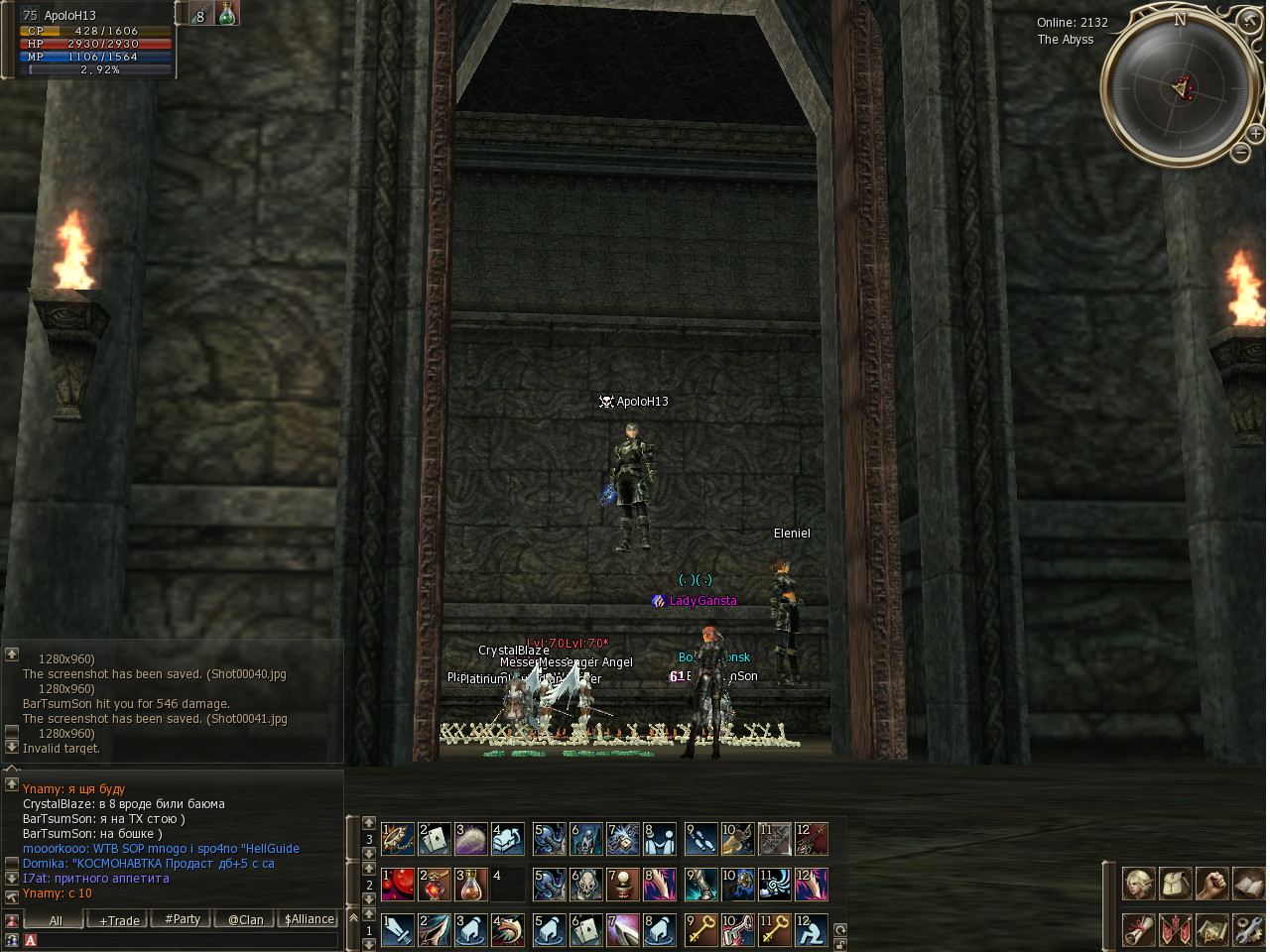Toggle the hotbar padlock lock button
Screen dimensions: 1270x952
840,944
